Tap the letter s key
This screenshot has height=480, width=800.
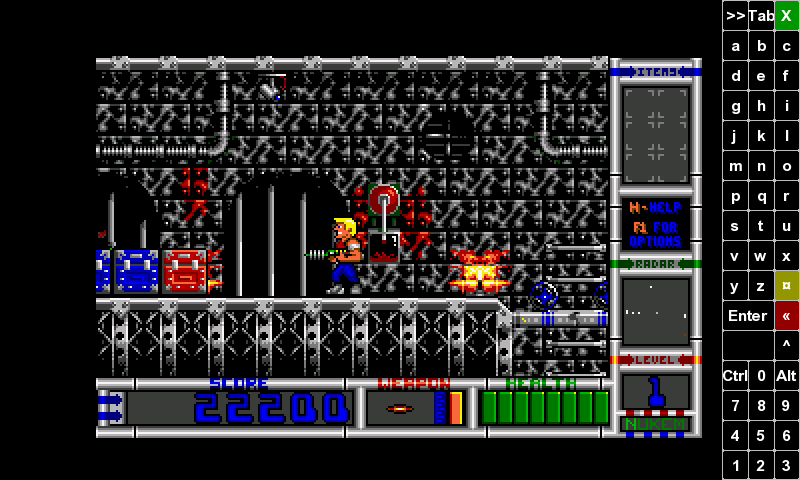coord(735,226)
